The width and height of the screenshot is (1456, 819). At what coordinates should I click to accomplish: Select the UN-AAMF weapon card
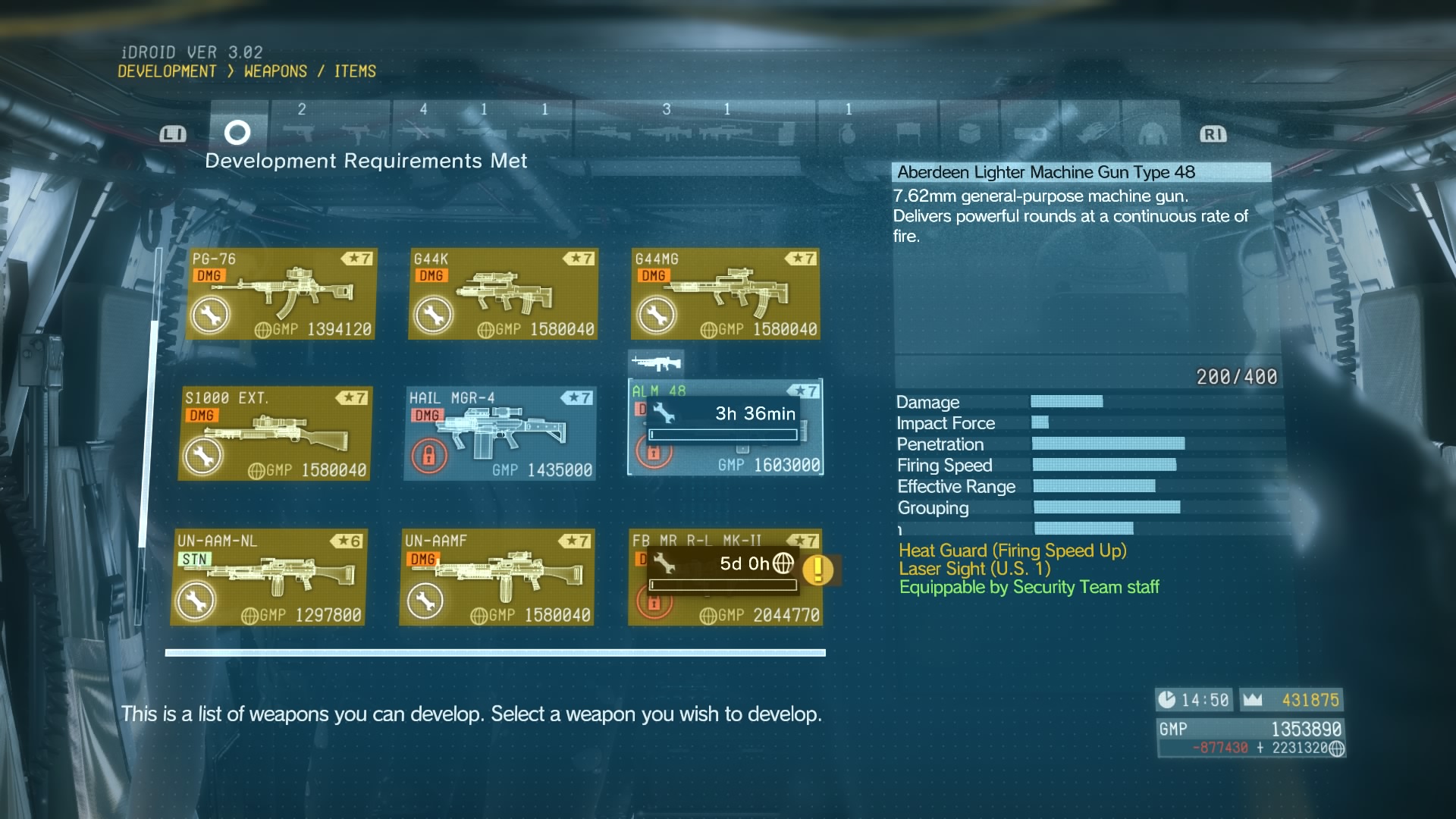coord(497,578)
